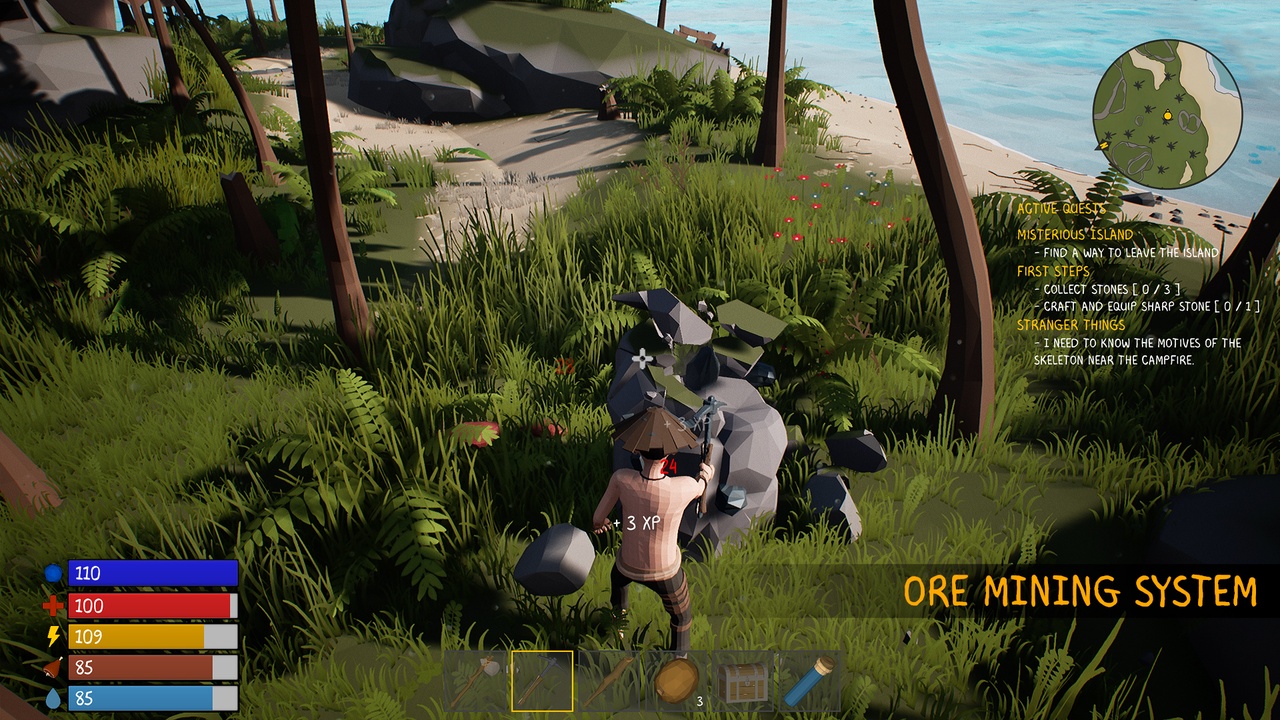The height and width of the screenshot is (720, 1280).
Task: Click the health icon beside the red bar
Action: (51, 605)
